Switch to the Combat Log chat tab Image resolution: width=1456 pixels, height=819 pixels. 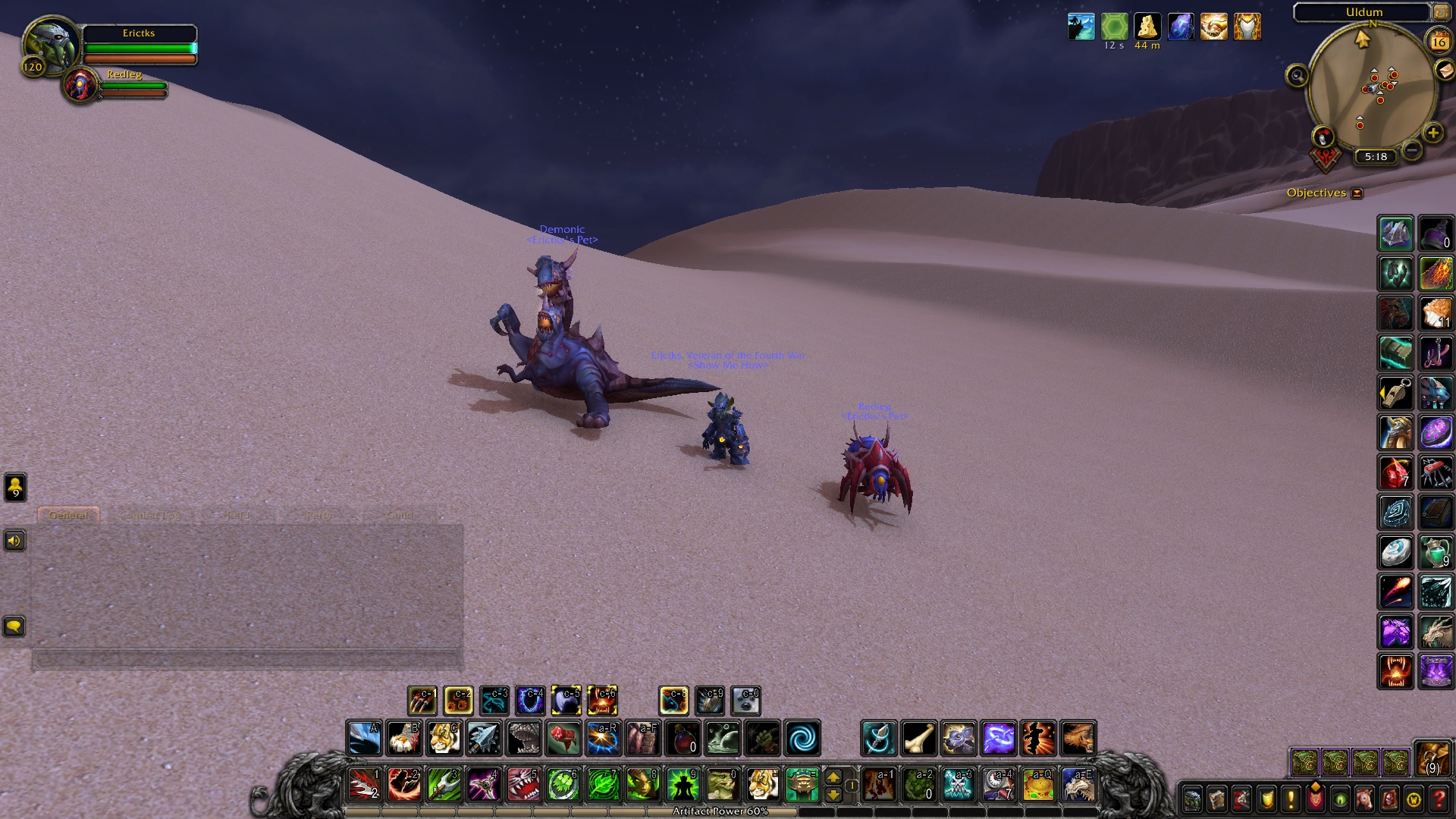[x=149, y=514]
